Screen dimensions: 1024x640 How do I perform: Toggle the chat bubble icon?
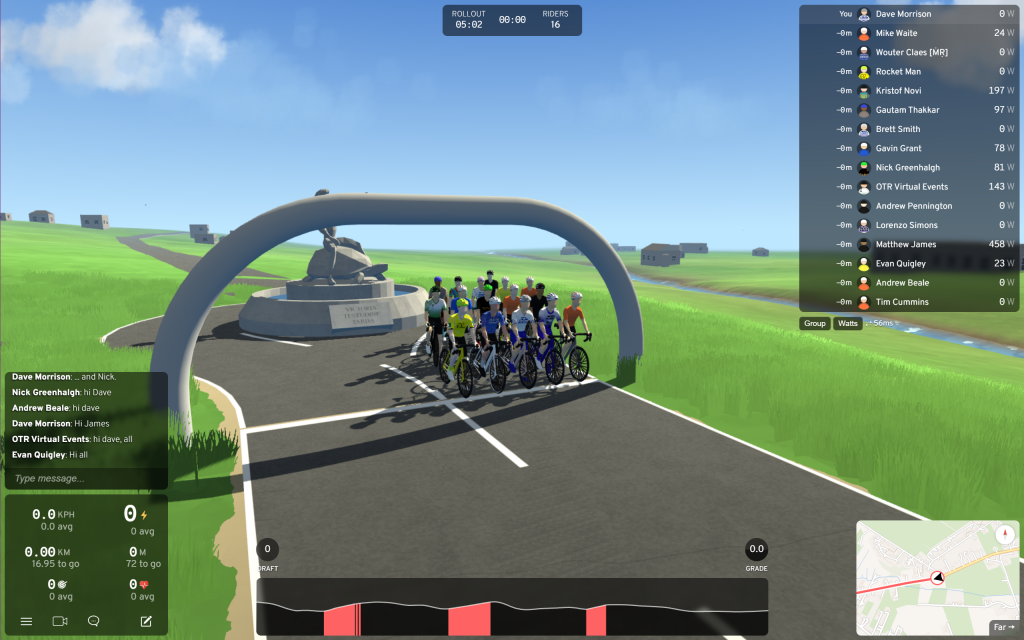(x=94, y=621)
